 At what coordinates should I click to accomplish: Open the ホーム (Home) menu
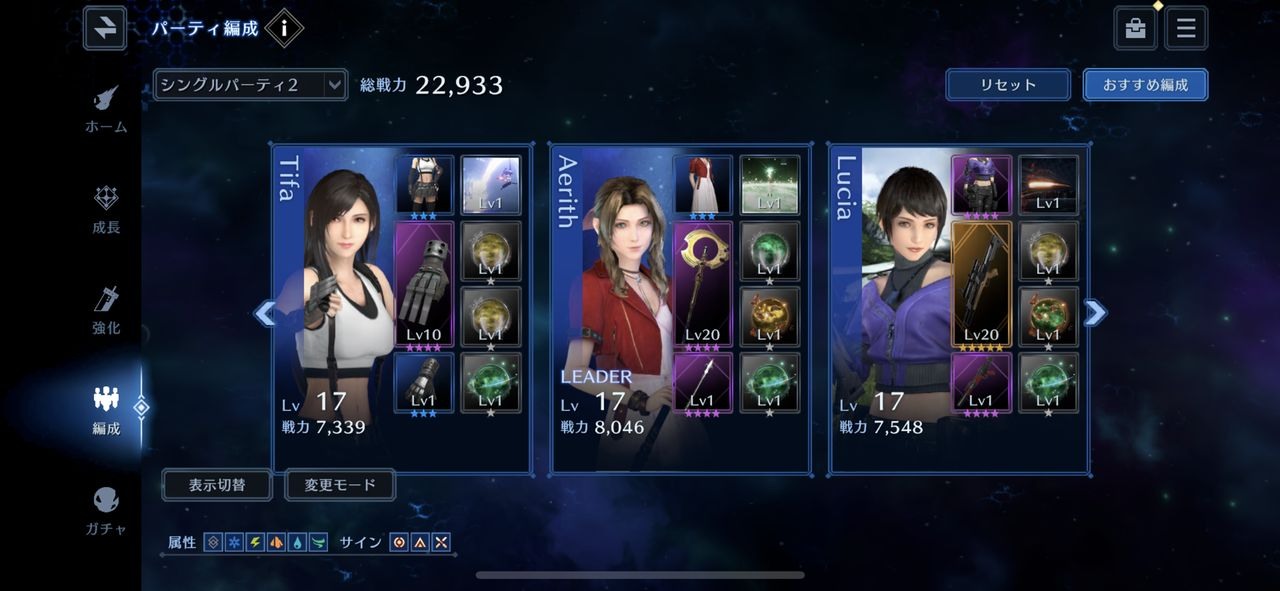105,109
